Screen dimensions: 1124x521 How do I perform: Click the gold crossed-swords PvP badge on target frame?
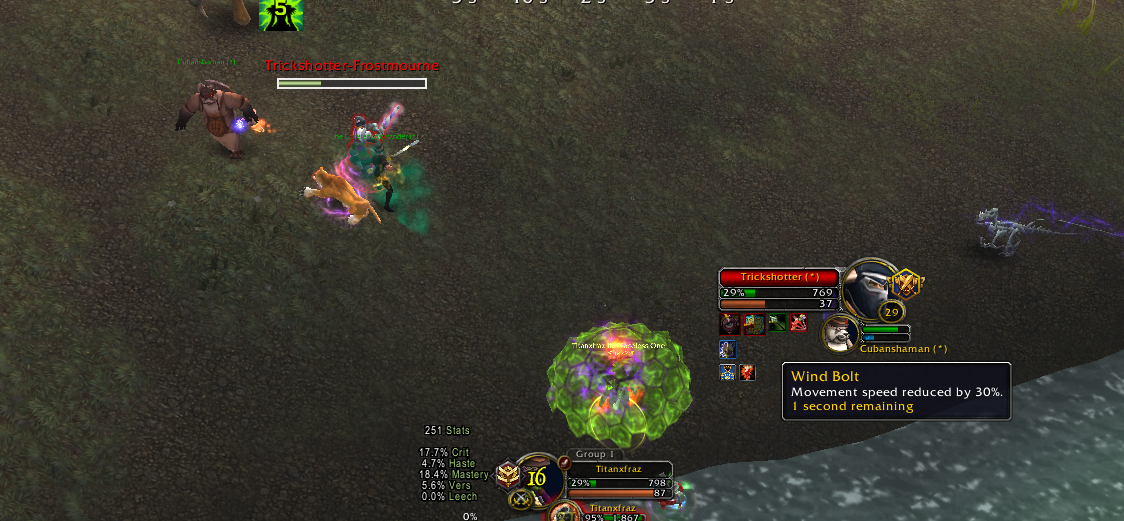[907, 283]
